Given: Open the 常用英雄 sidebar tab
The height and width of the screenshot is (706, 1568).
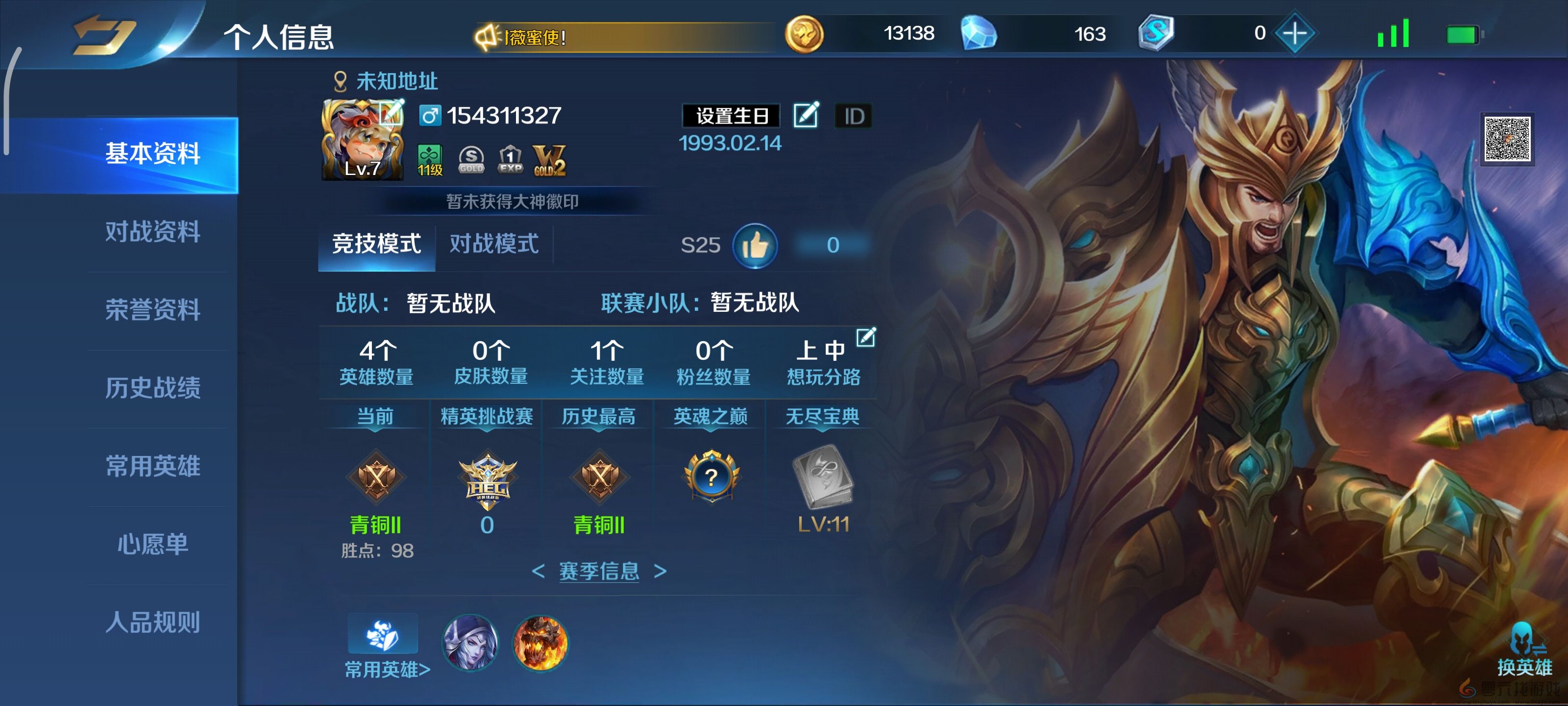Looking at the screenshot, I should tap(153, 466).
